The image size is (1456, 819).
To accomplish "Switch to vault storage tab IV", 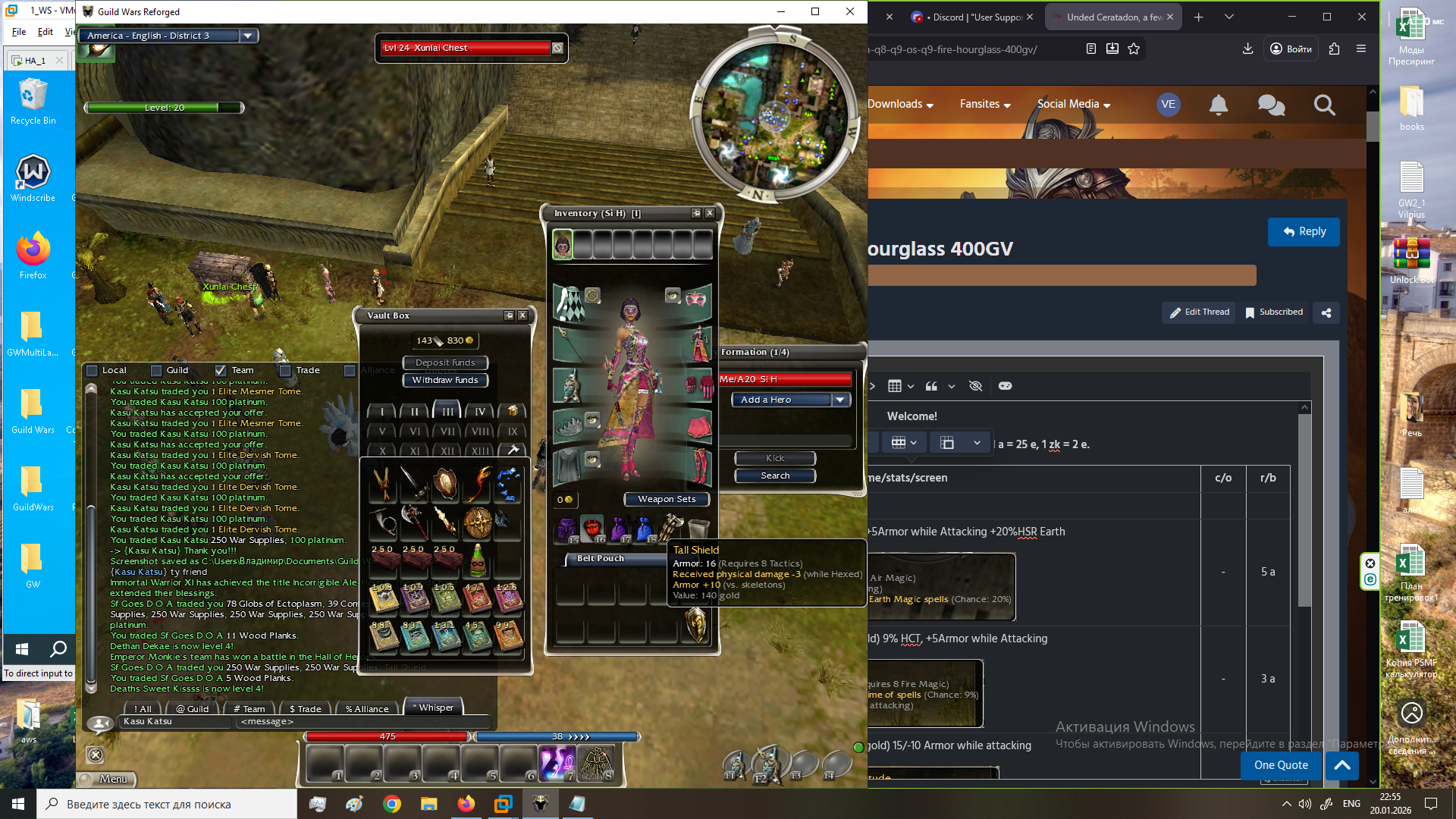I will click(480, 412).
